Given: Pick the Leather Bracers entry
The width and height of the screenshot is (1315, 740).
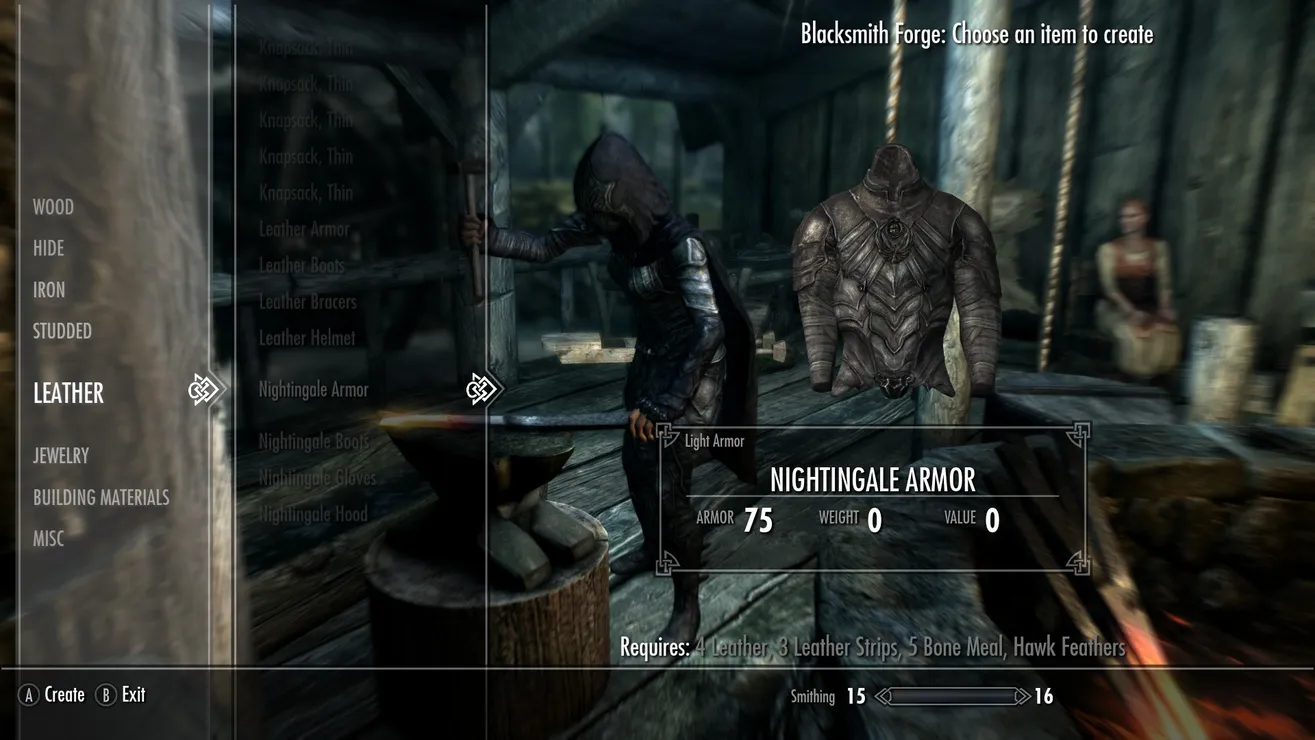Looking at the screenshot, I should pyautogui.click(x=307, y=301).
